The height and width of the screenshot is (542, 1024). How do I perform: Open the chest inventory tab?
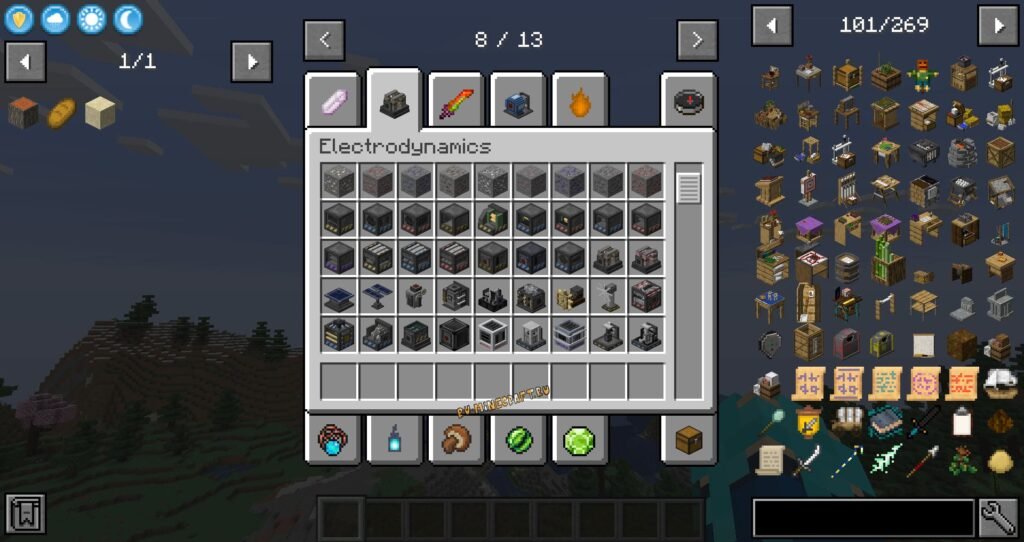pos(688,439)
